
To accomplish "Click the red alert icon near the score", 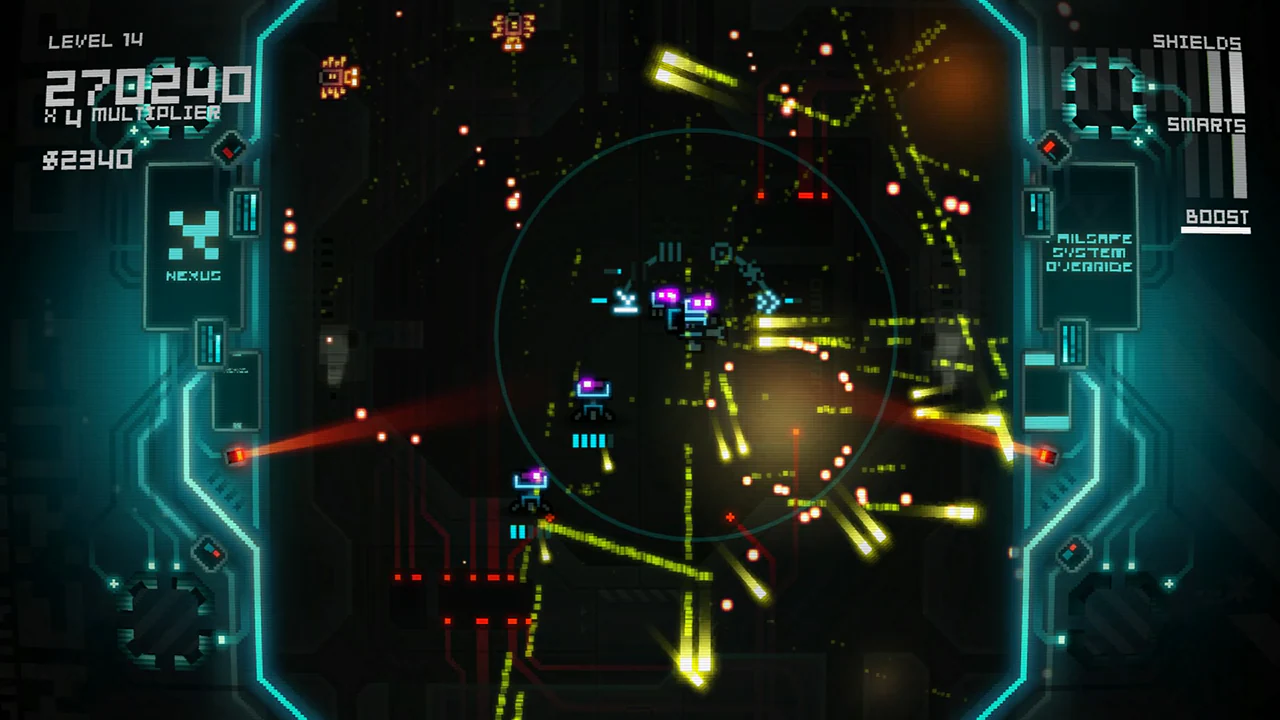I will tap(228, 153).
